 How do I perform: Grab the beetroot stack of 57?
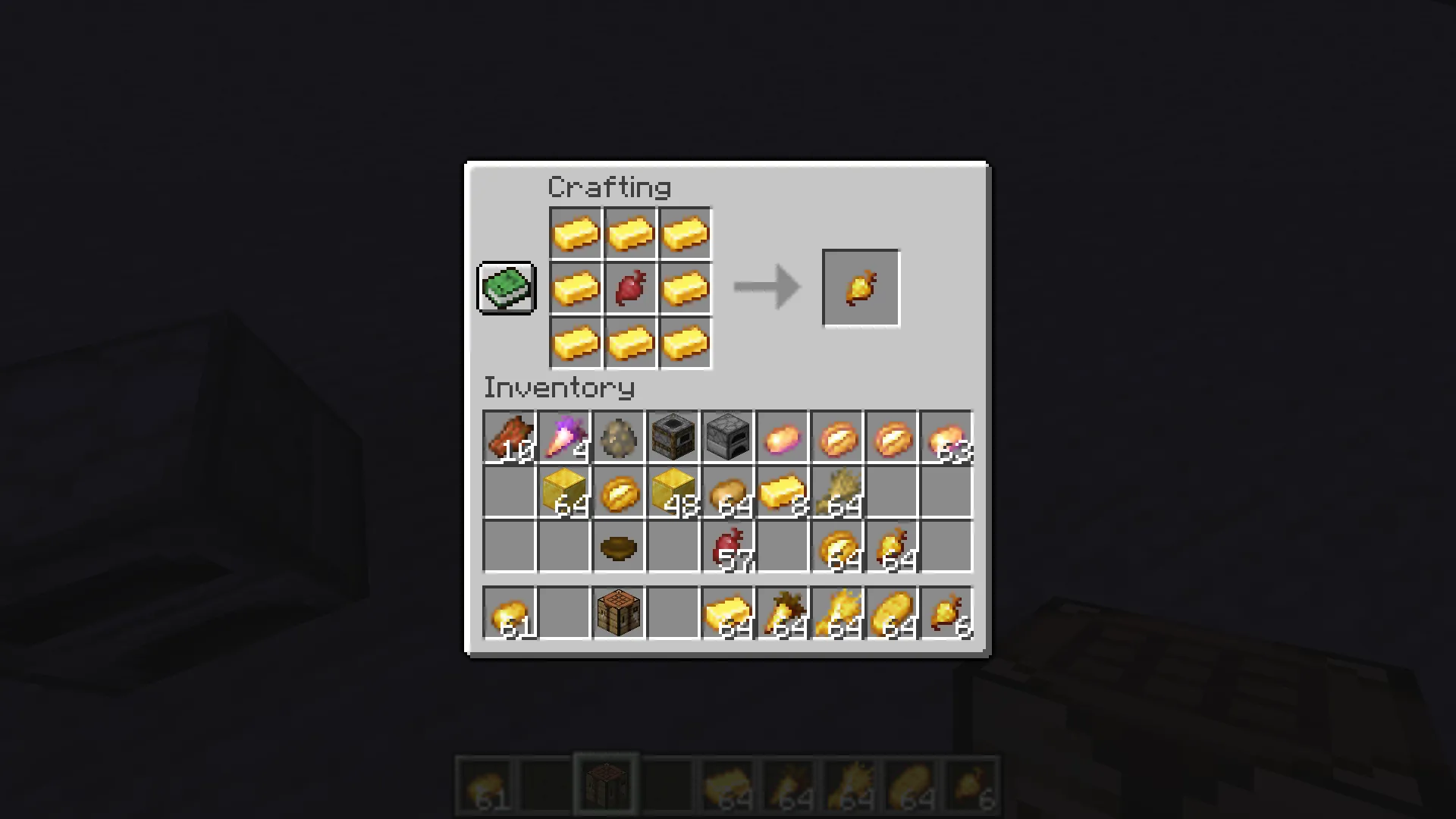[x=727, y=547]
